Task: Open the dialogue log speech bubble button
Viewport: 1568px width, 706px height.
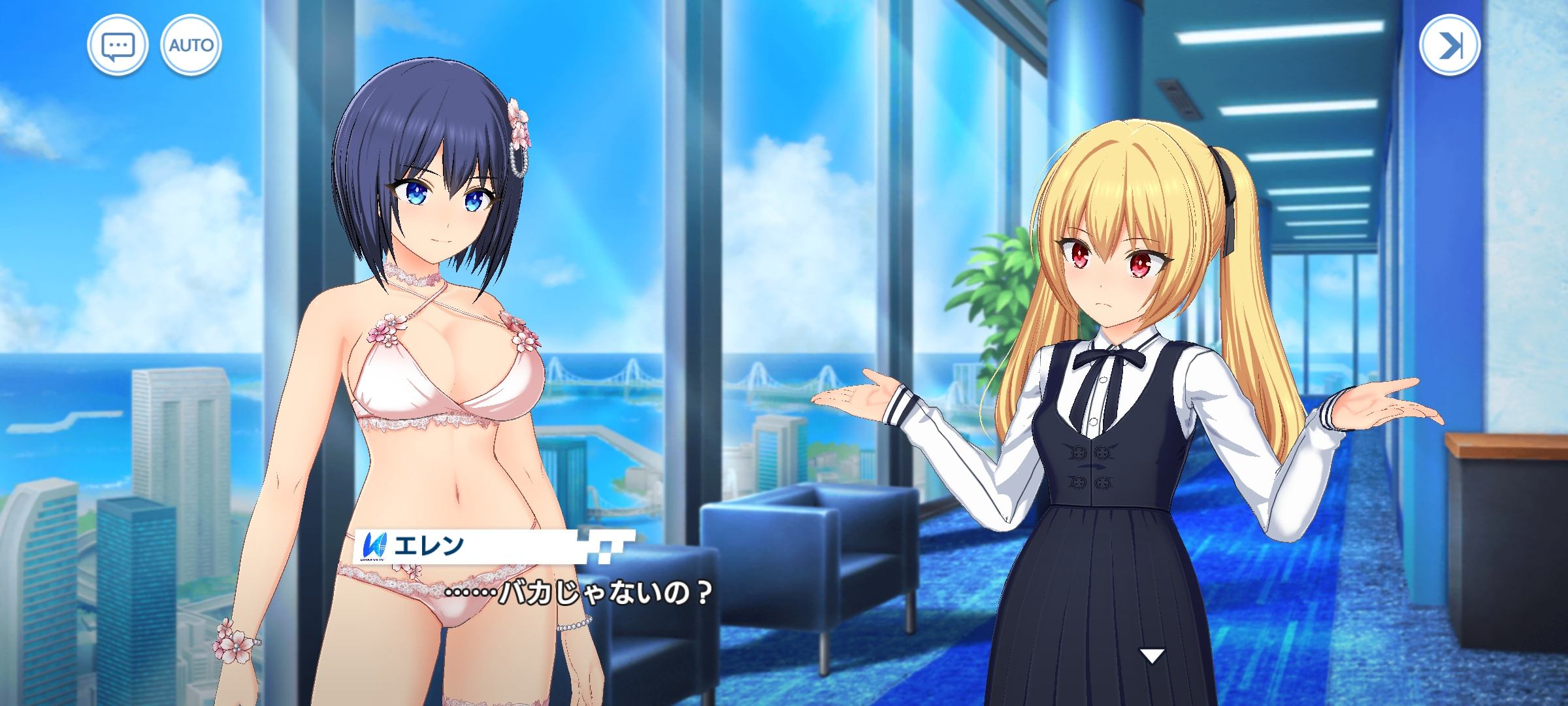Action: 118,46
